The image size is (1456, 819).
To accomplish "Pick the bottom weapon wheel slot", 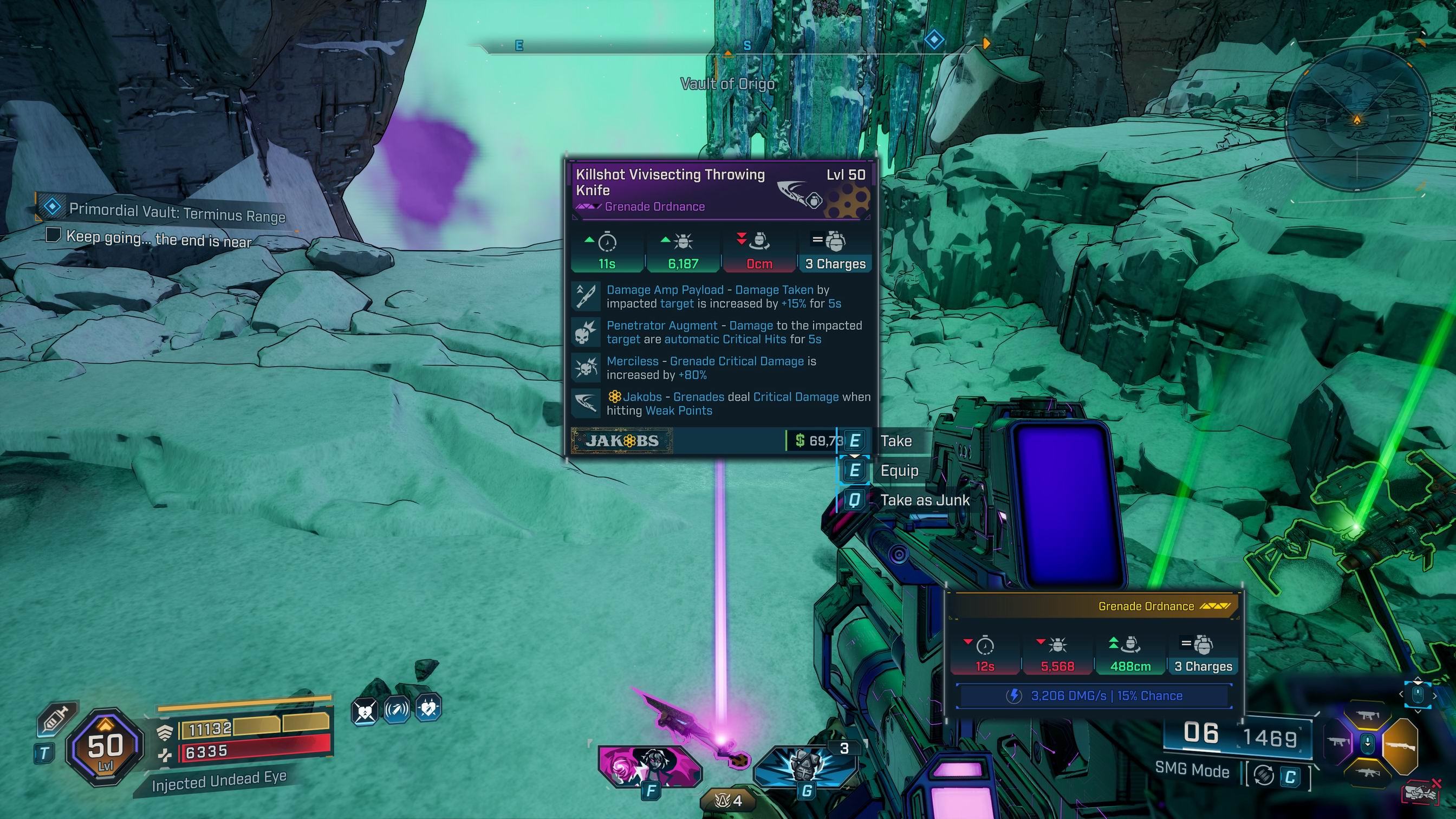I will point(1367,770).
